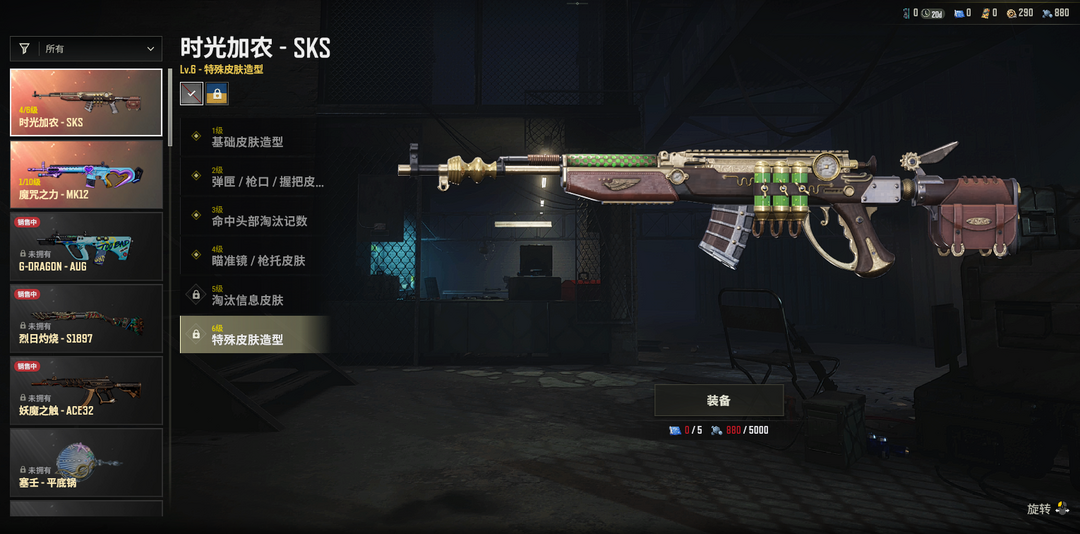Choose the 魔咒之力 - MK12 skin card
The width and height of the screenshot is (1080, 534).
(x=86, y=174)
